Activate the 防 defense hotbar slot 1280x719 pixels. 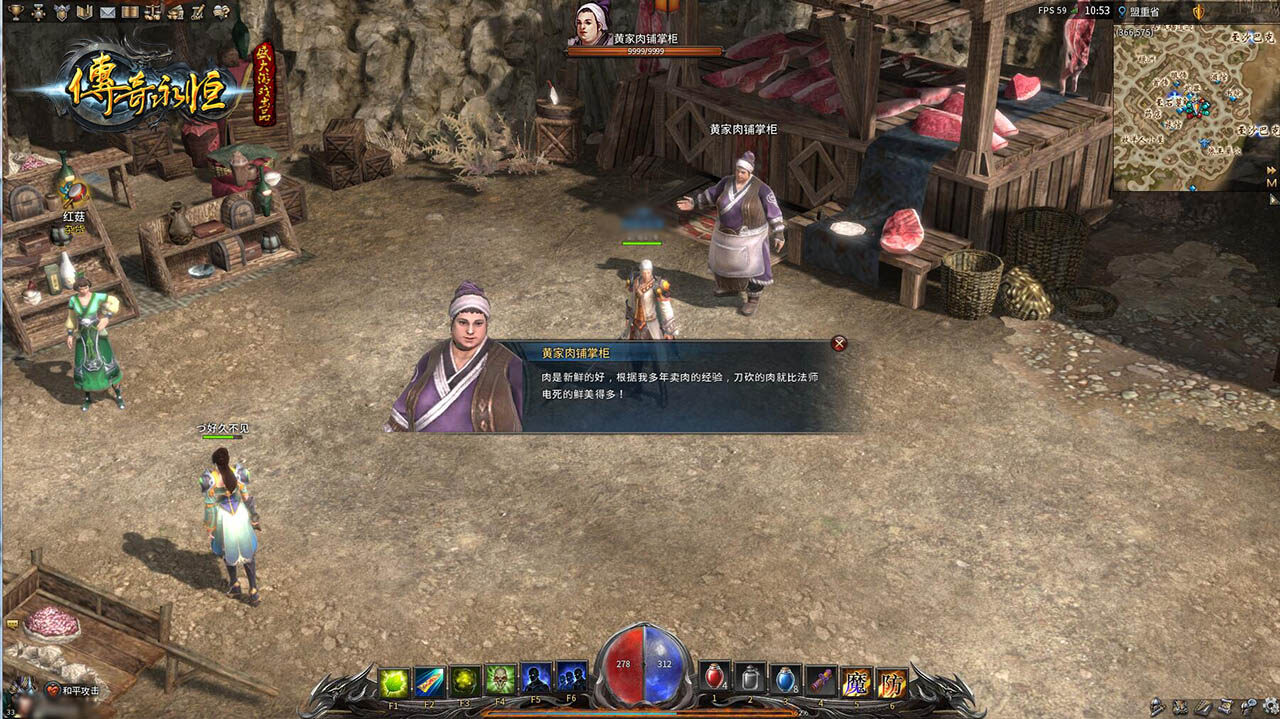(892, 681)
